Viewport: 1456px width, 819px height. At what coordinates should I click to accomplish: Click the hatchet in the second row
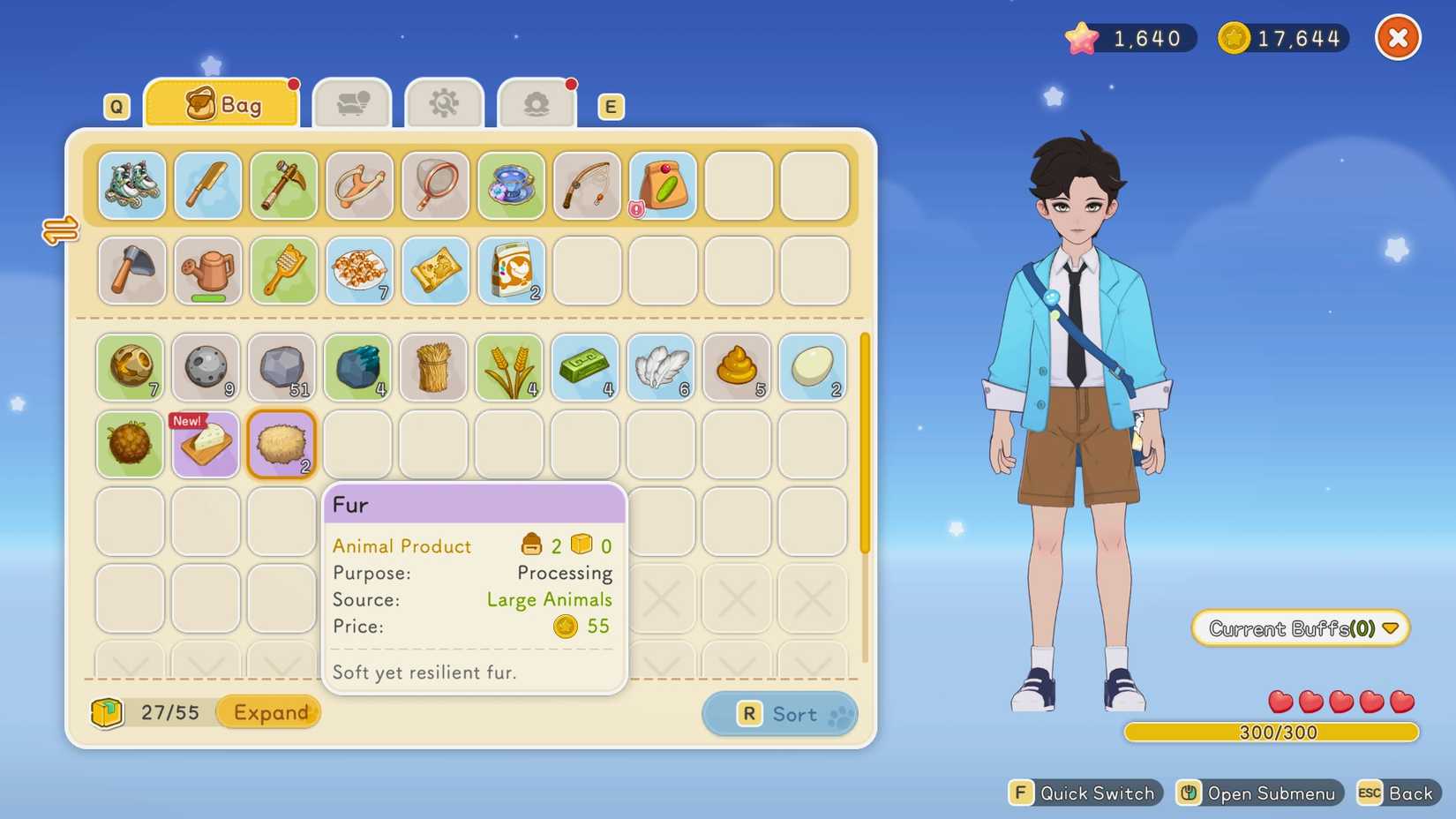pos(131,271)
